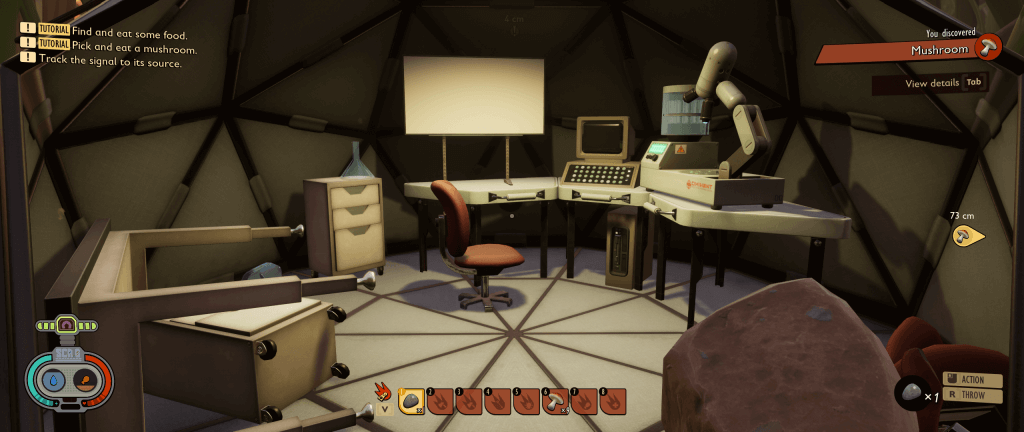Select the mushroom in hotbar slot 6
The image size is (1024, 432).
[x=555, y=402]
